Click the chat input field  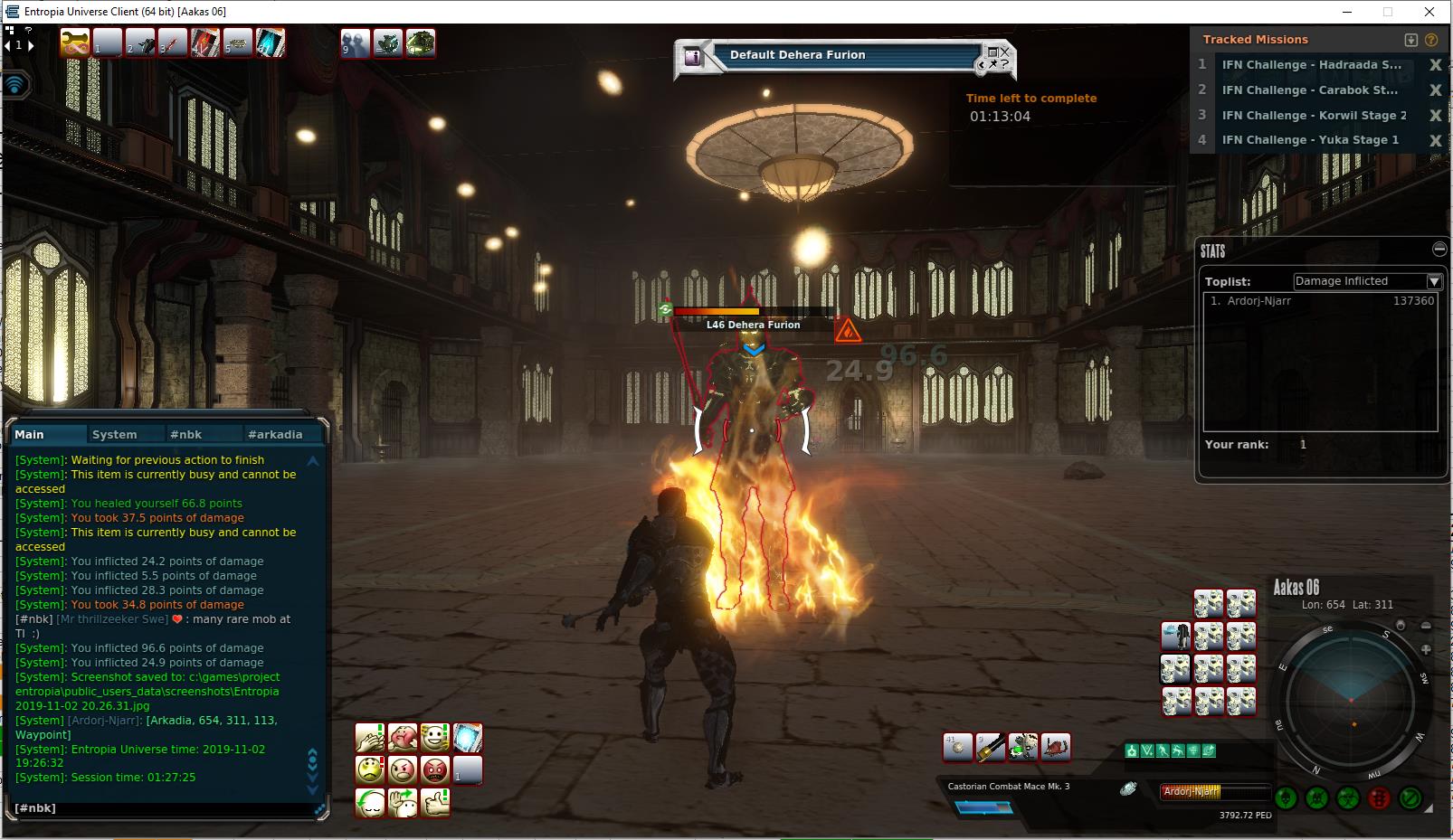click(163, 808)
